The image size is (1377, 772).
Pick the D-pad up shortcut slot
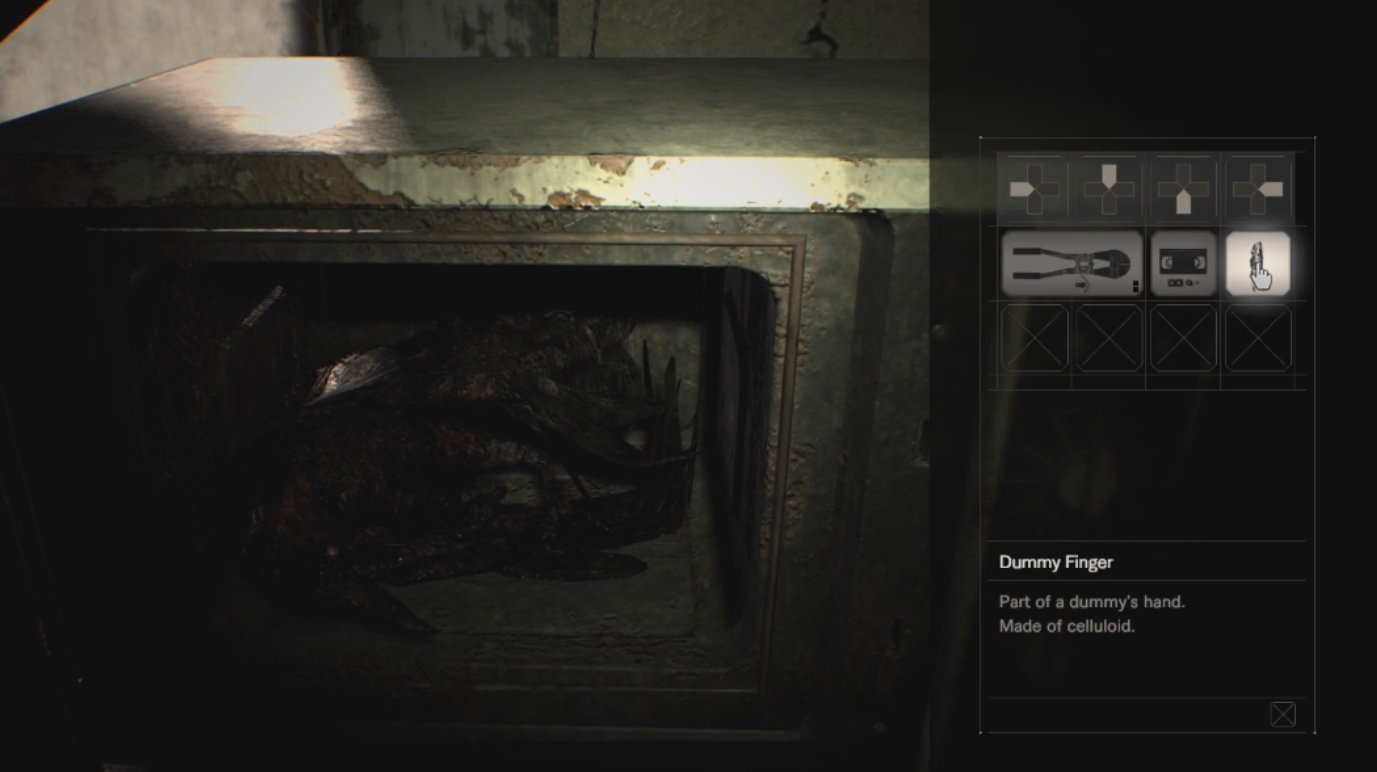1109,187
